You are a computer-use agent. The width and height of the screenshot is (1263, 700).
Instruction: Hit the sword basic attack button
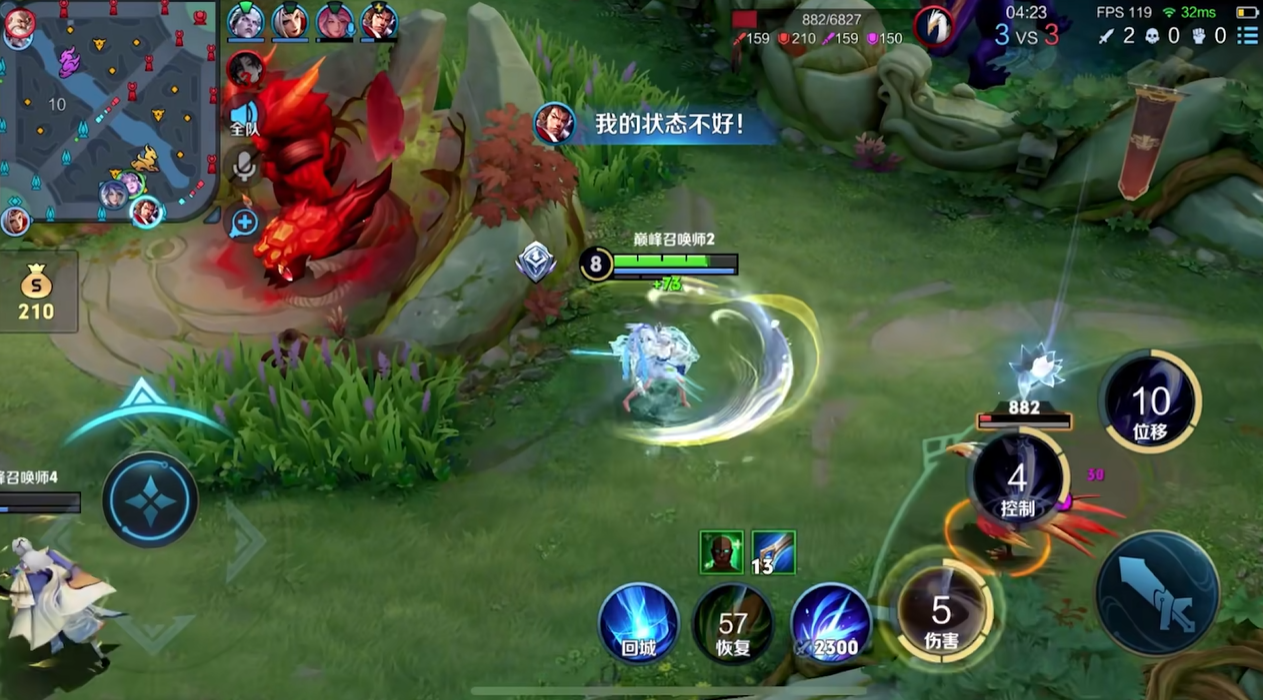1158,593
